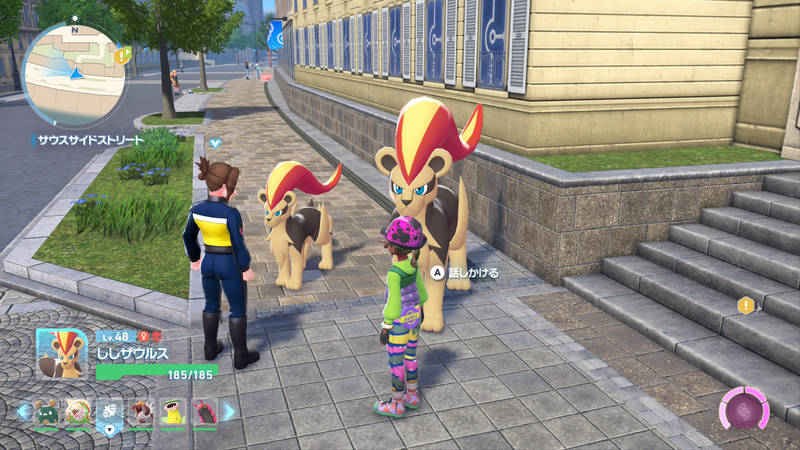Choose the red-and-white spiky party Pokémon
Image resolution: width=800 pixels, height=450 pixels.
[x=141, y=411]
